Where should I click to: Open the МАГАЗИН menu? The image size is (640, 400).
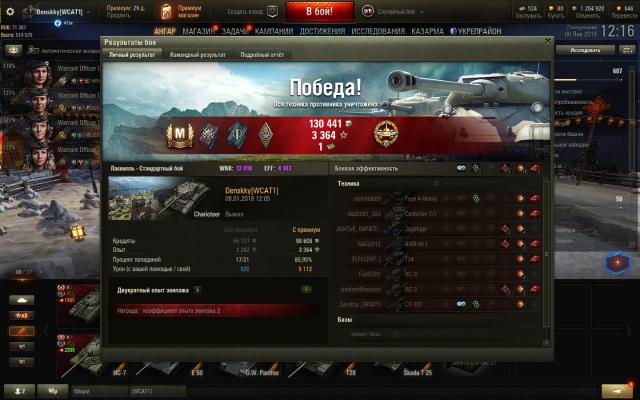(199, 31)
